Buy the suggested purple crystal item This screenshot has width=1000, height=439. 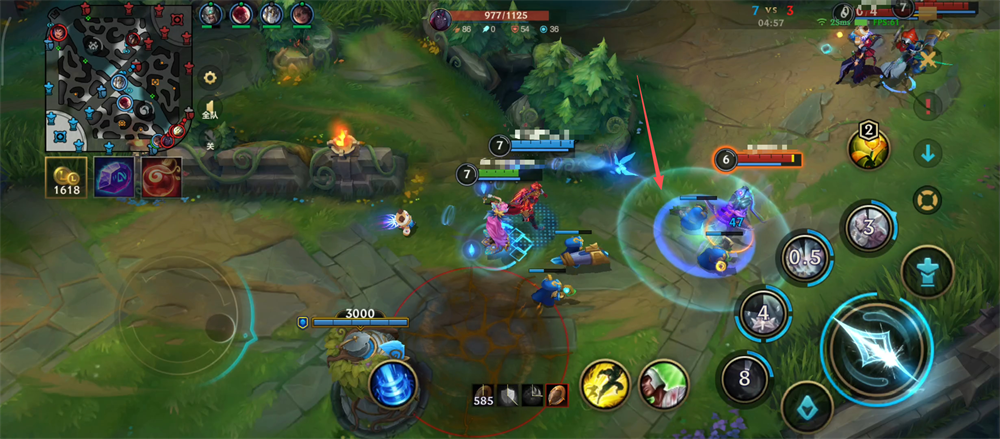113,176
